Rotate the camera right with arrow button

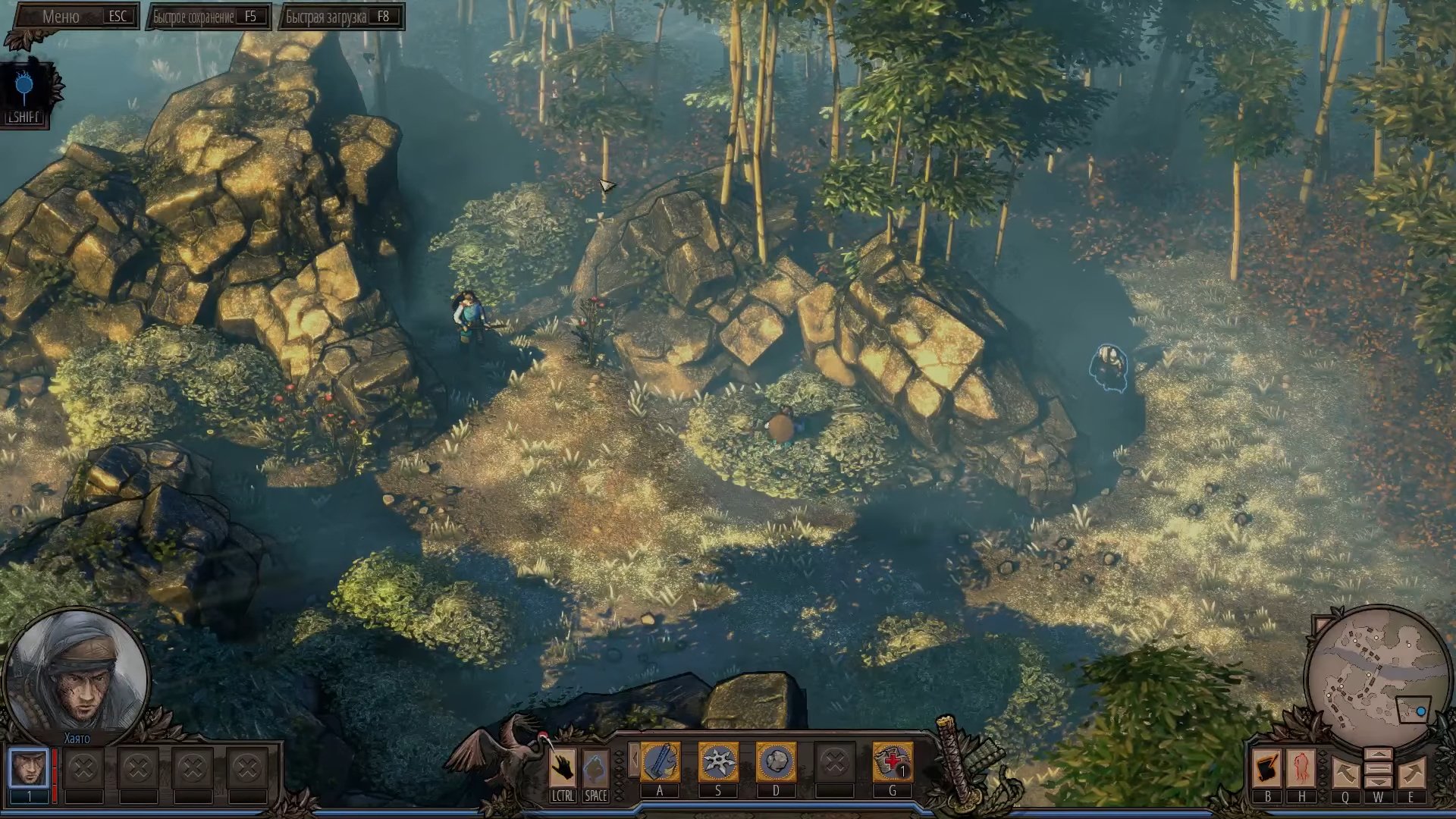(x=1411, y=773)
